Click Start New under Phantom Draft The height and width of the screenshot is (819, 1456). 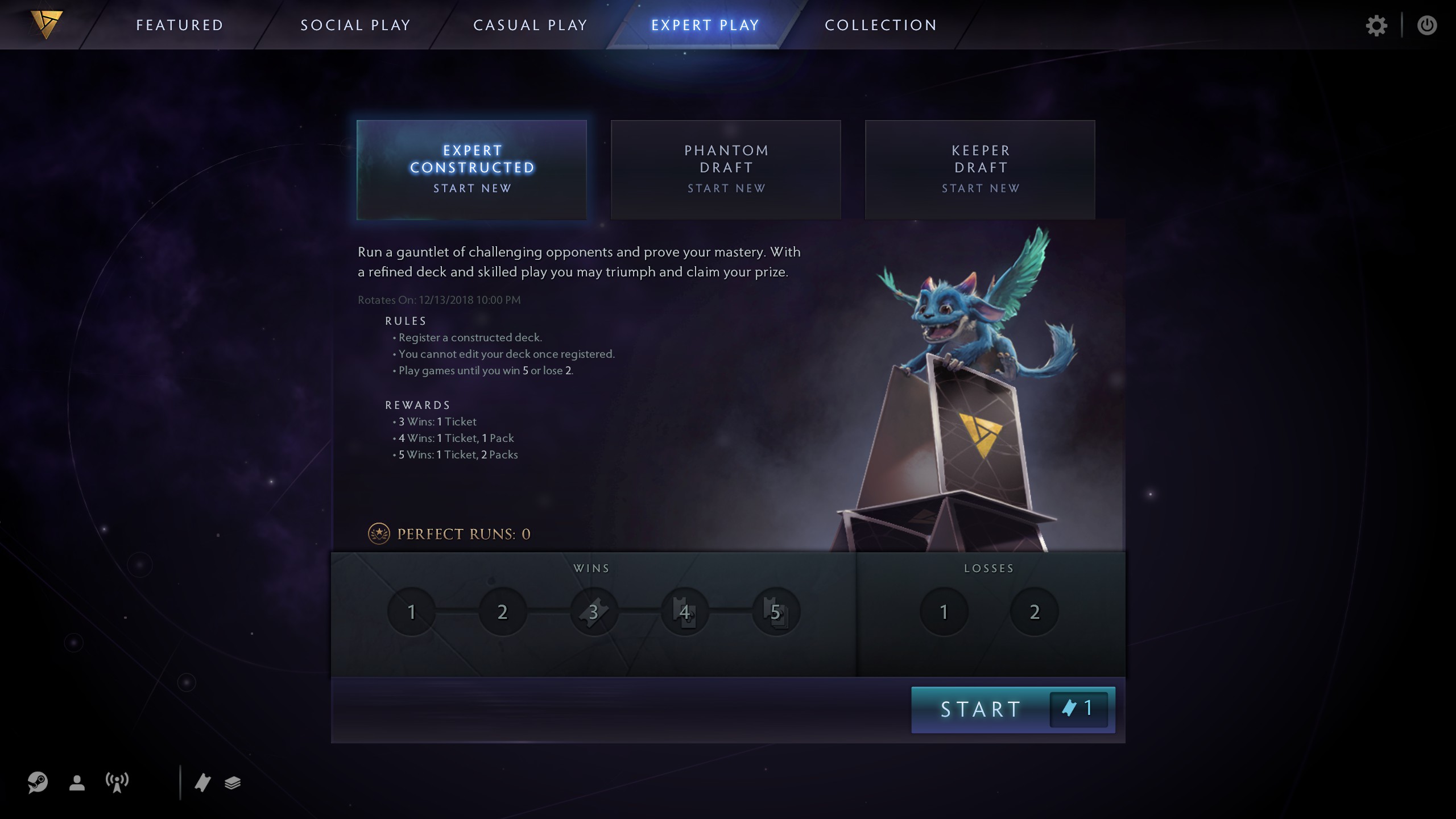coord(726,188)
